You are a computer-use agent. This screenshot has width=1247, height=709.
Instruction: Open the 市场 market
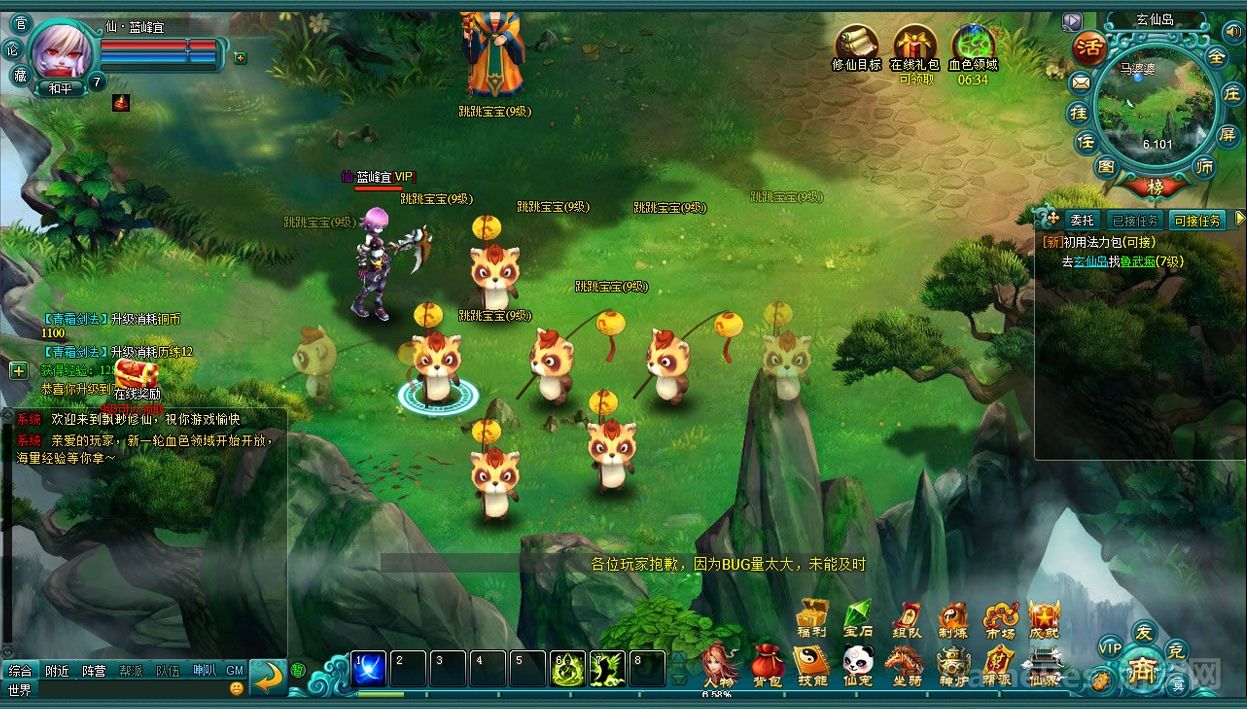[999, 617]
